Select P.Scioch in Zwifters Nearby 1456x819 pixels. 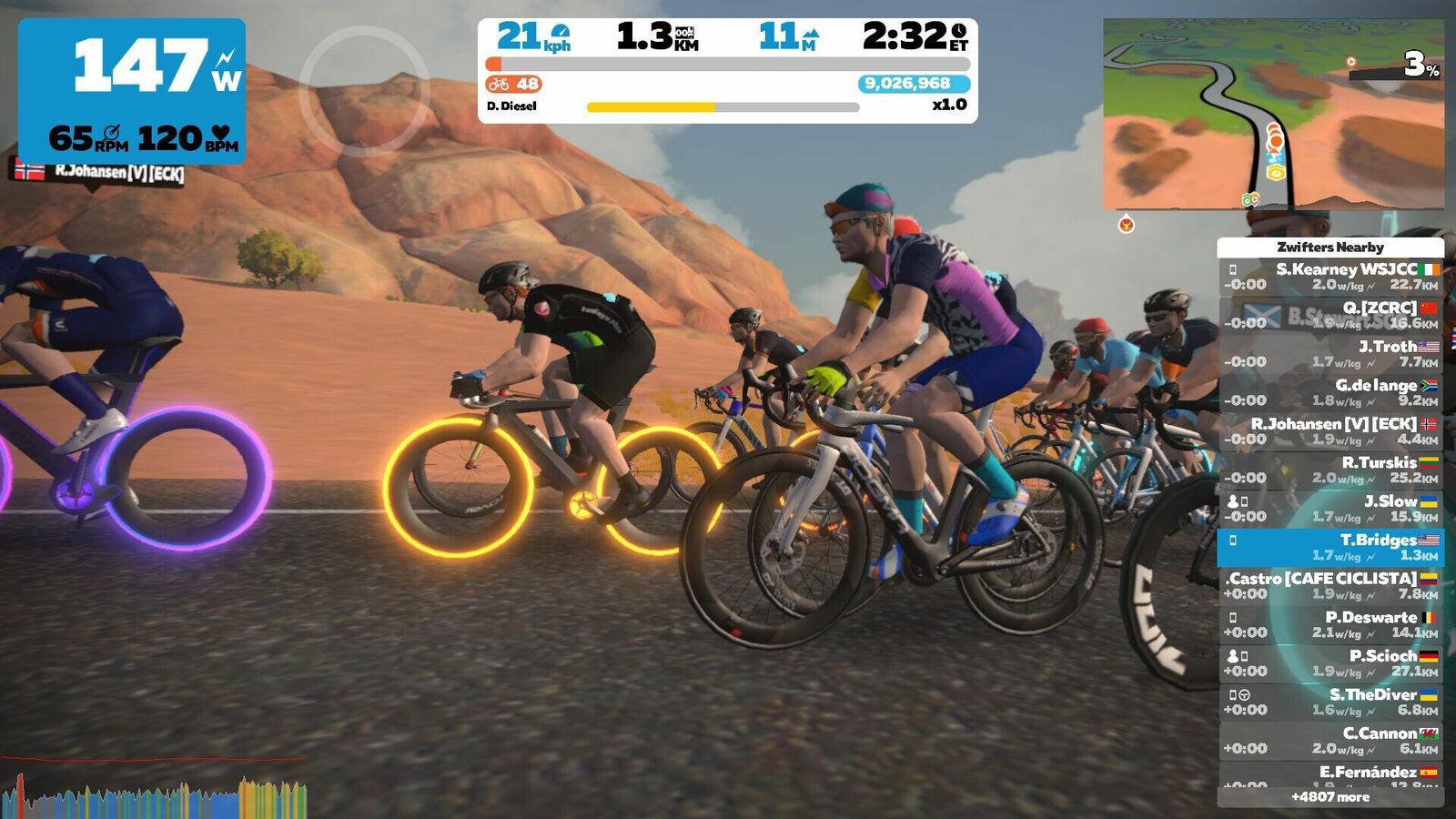[x=1330, y=663]
